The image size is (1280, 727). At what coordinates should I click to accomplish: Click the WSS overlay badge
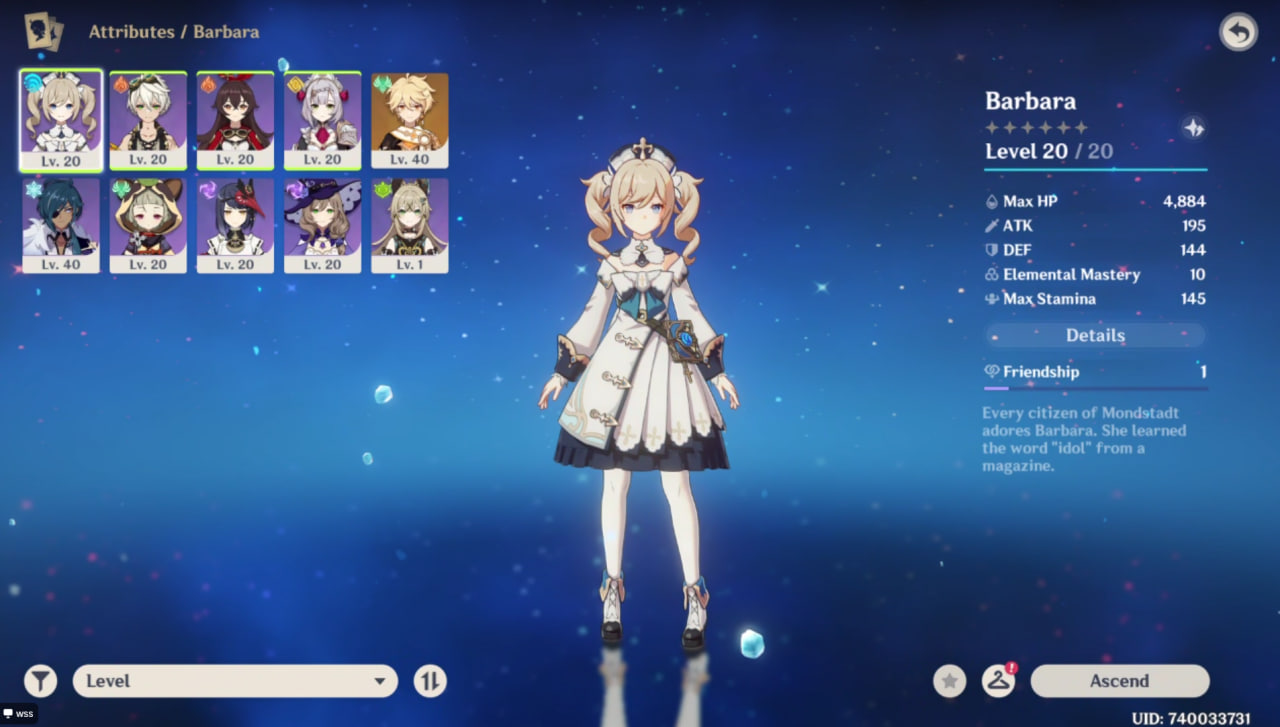(x=19, y=714)
